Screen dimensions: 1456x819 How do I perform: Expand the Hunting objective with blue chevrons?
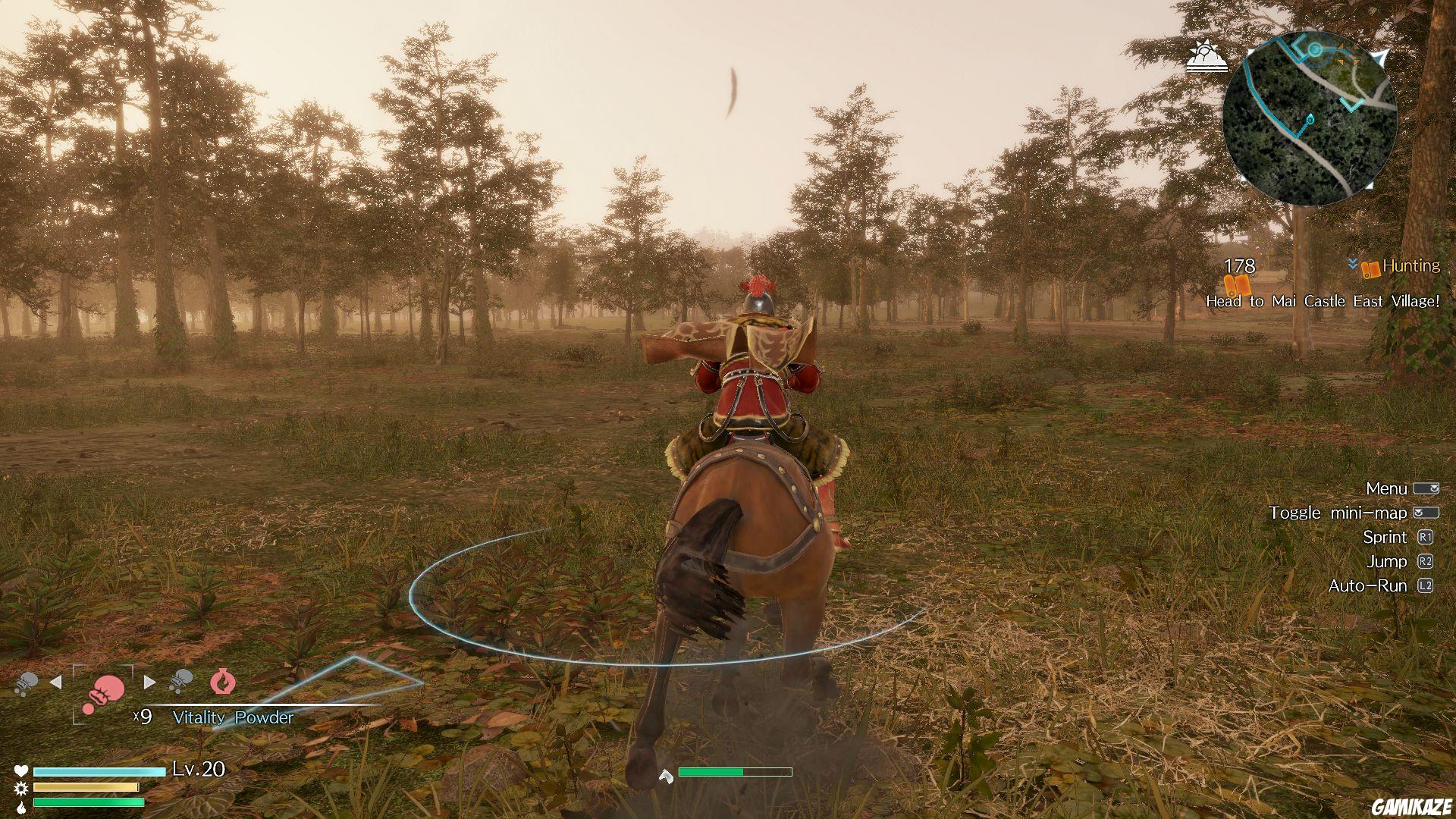pyautogui.click(x=1352, y=264)
